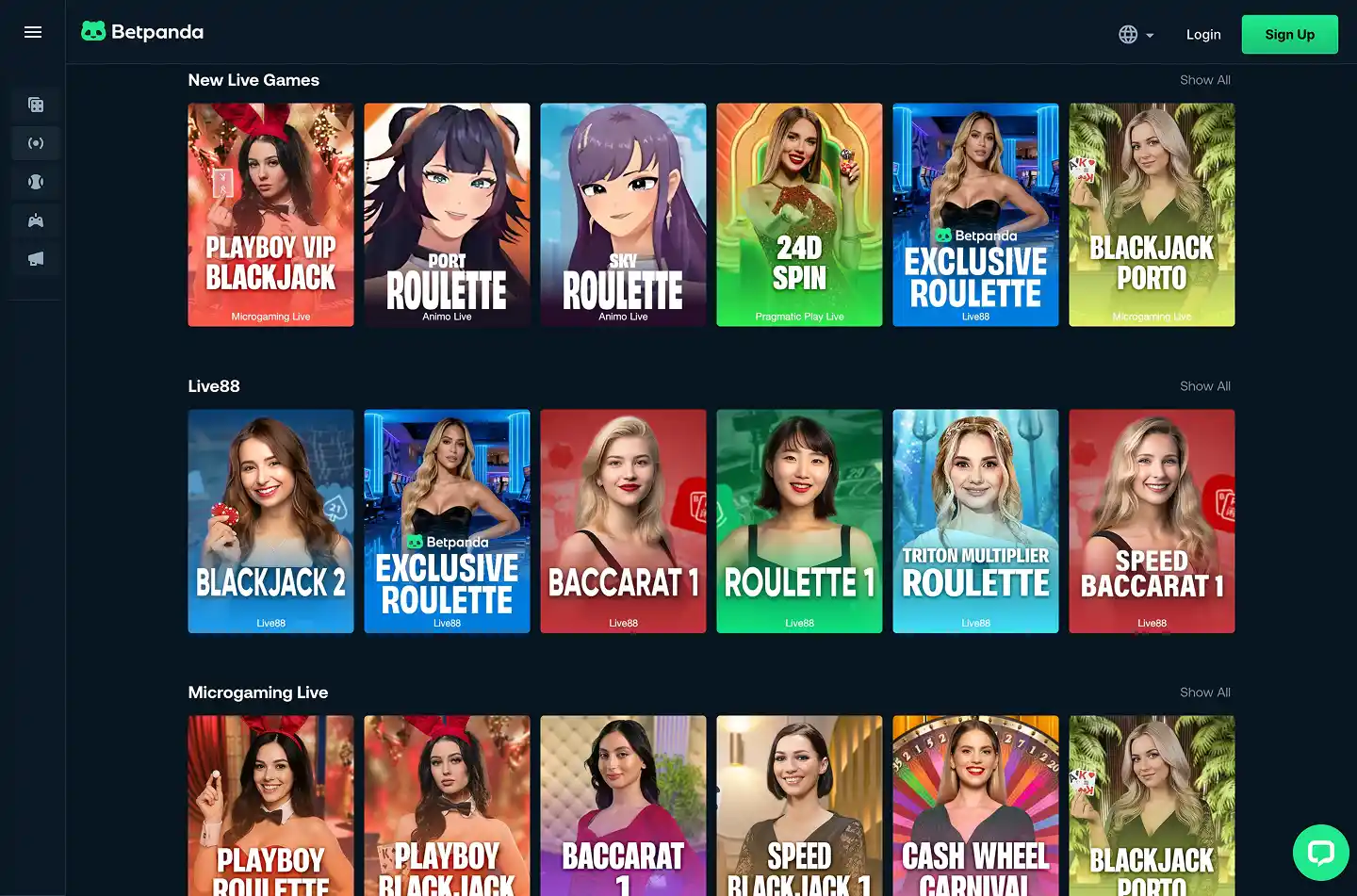Open the megaphone promotions sidebar icon
This screenshot has width=1357, height=896.
(x=36, y=259)
